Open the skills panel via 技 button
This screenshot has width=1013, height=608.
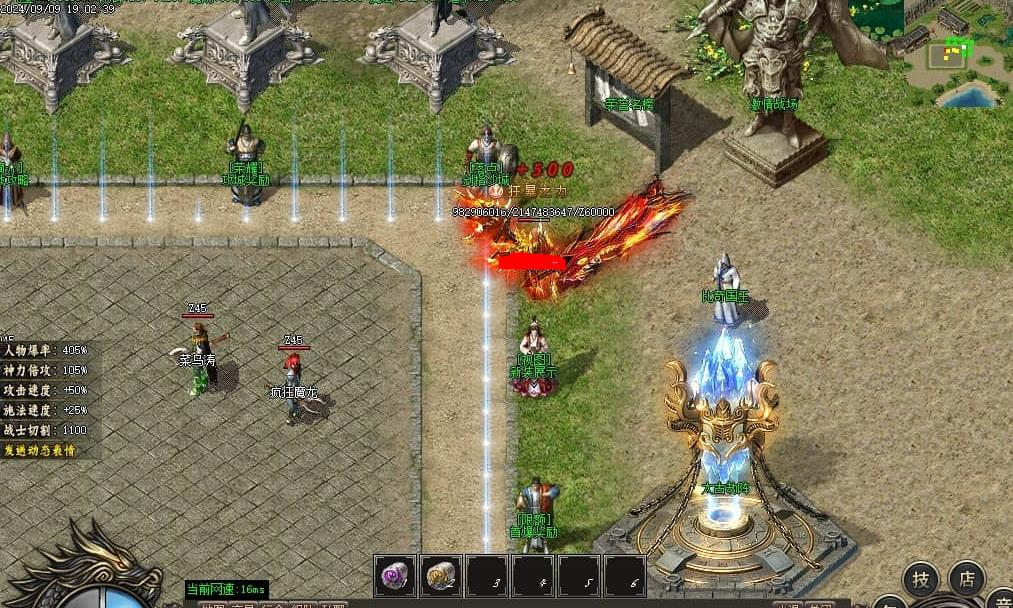921,579
